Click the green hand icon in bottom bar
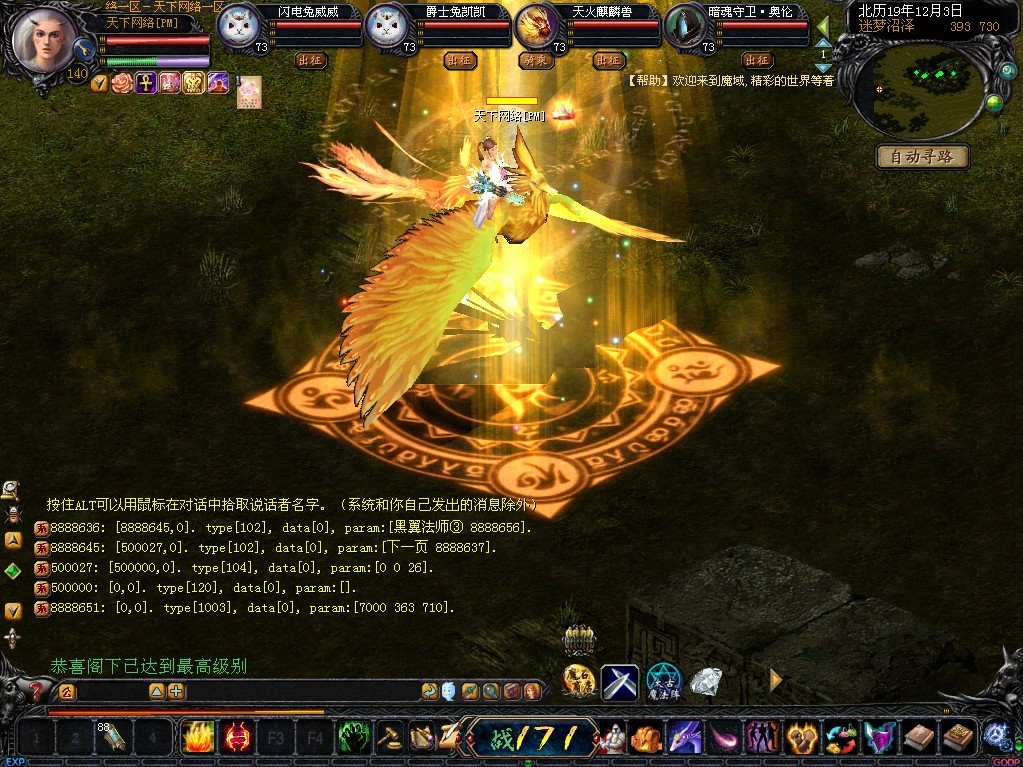Screen dimensions: 1023x767 coord(354,738)
